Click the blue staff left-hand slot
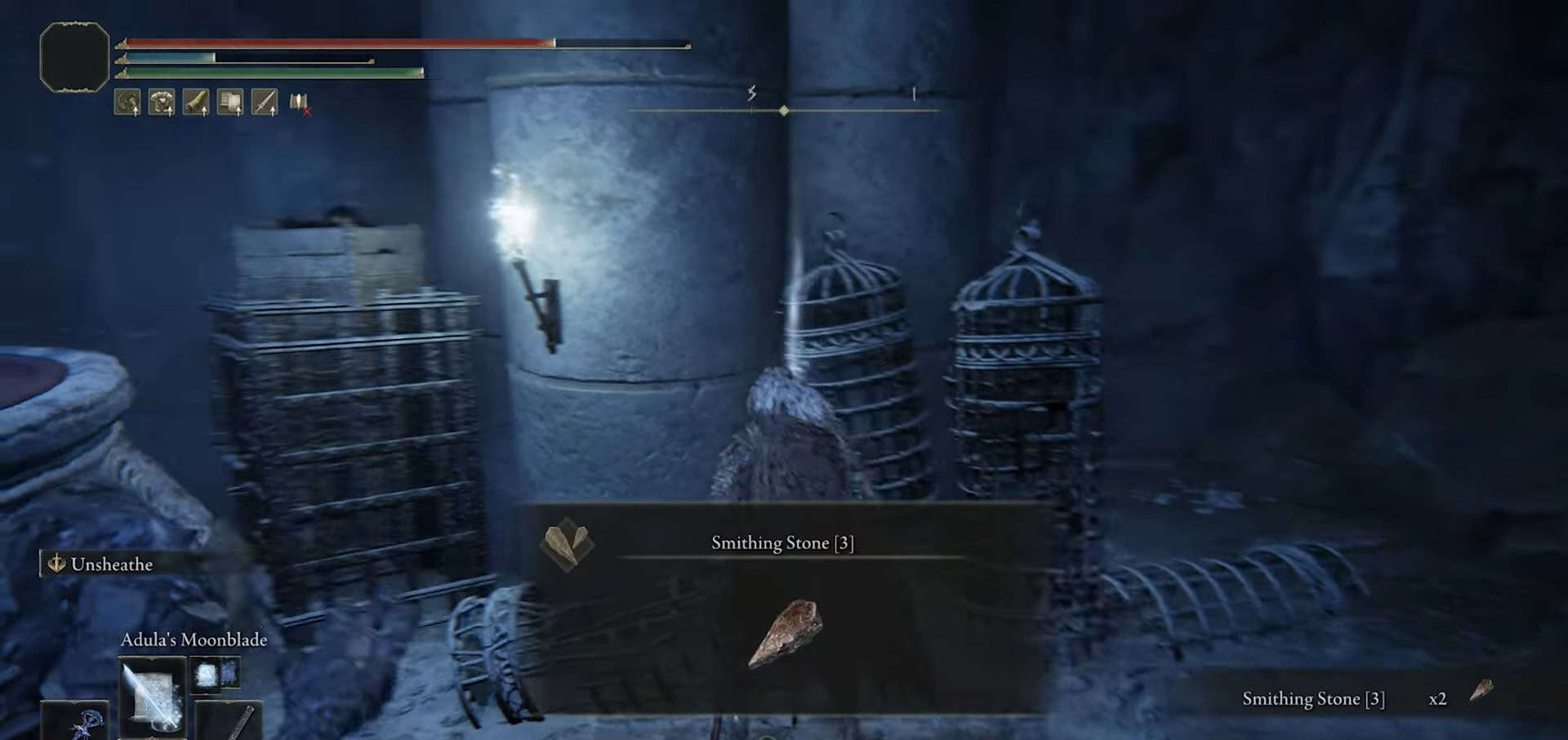 76,721
